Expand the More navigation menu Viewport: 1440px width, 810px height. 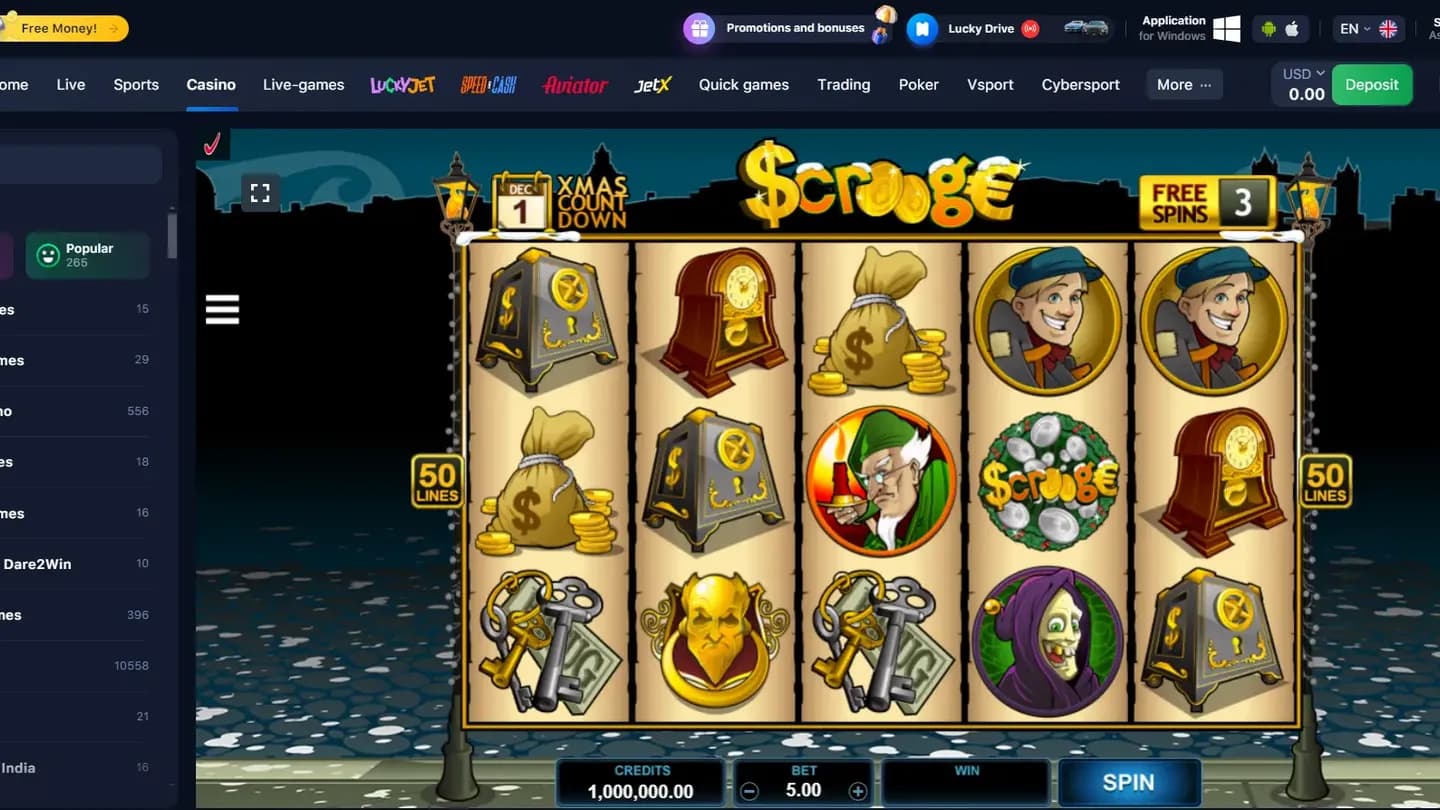click(1183, 85)
